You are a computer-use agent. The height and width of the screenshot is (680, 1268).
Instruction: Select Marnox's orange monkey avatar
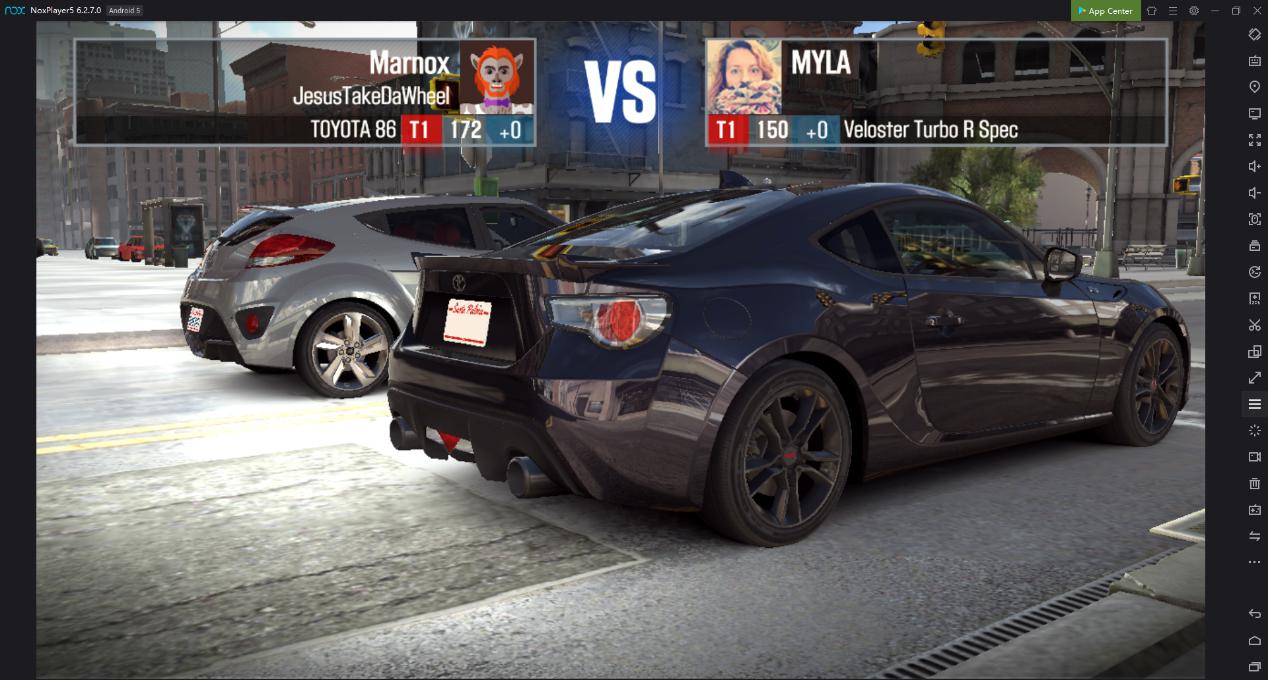[496, 78]
